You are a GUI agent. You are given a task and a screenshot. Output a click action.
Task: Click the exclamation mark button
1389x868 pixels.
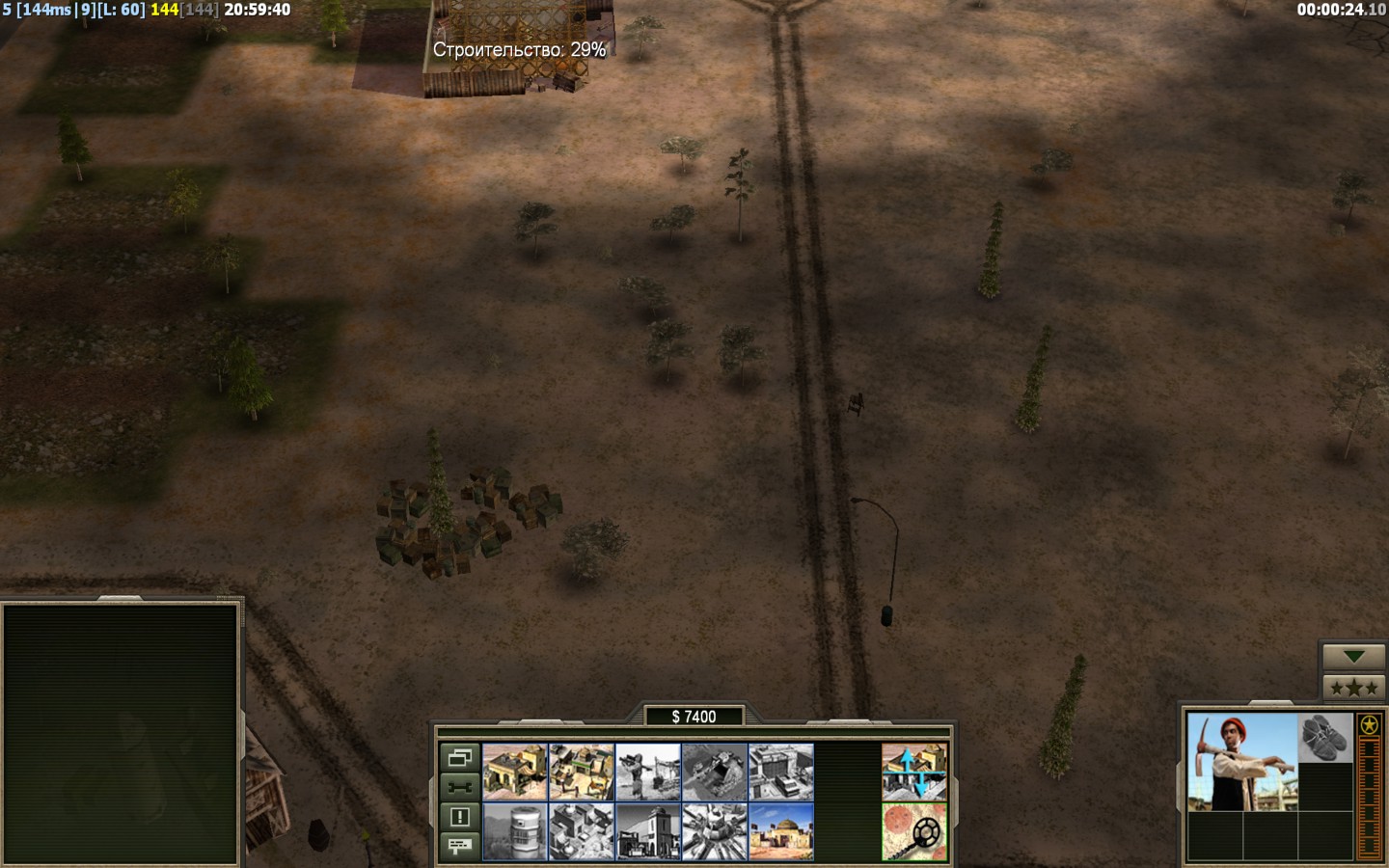459,817
